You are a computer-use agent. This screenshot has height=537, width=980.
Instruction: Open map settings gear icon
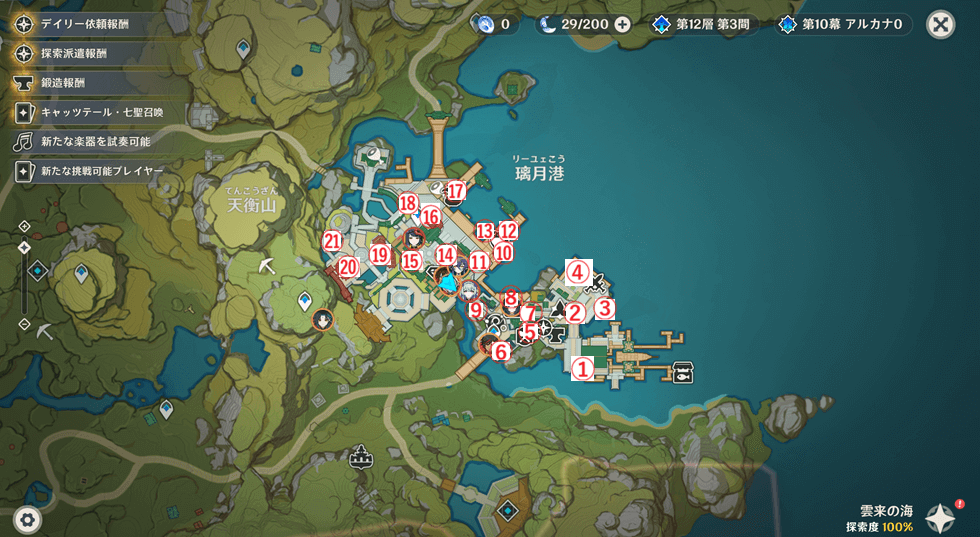tap(27, 519)
